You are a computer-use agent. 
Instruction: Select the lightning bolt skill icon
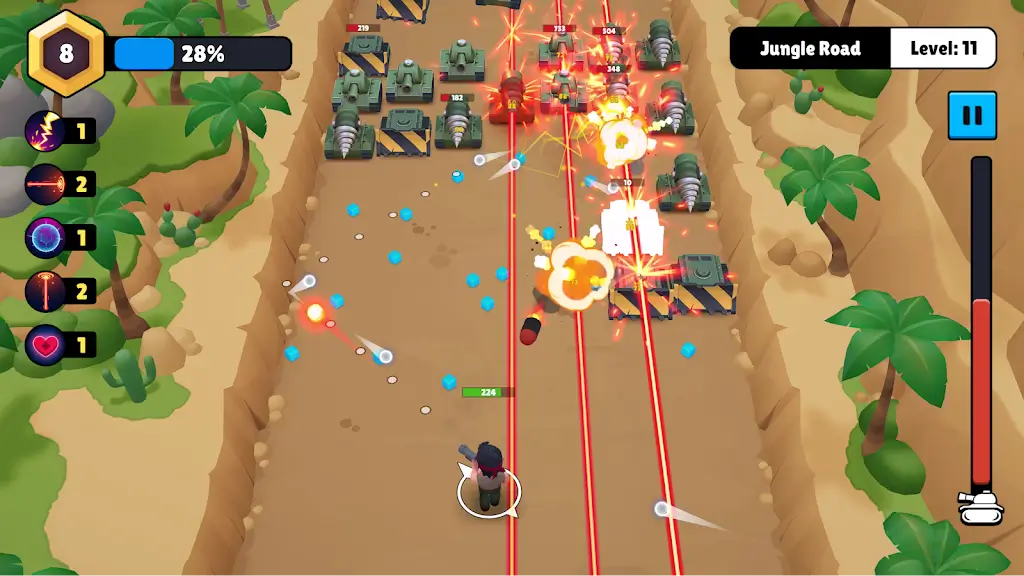[x=46, y=131]
